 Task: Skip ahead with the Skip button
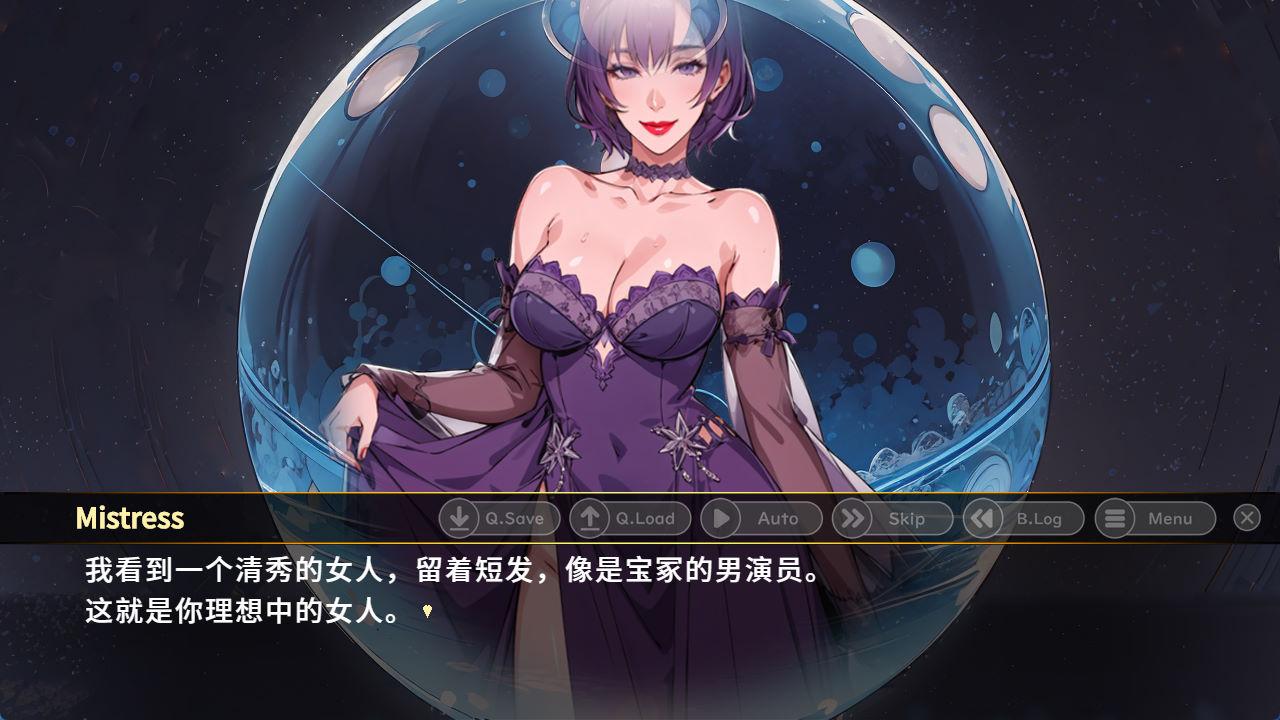coord(892,518)
